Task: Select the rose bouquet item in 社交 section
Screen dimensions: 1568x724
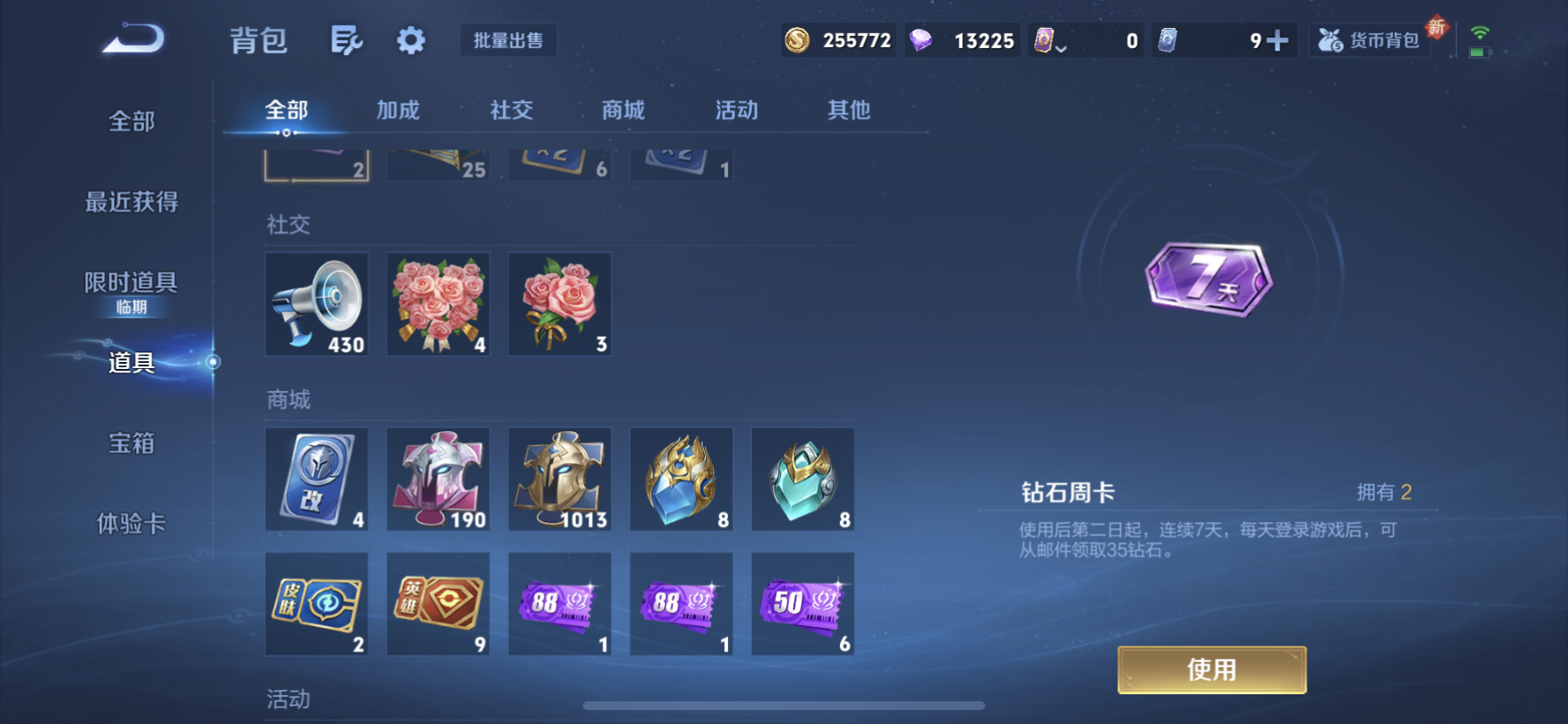Action: 437,304
